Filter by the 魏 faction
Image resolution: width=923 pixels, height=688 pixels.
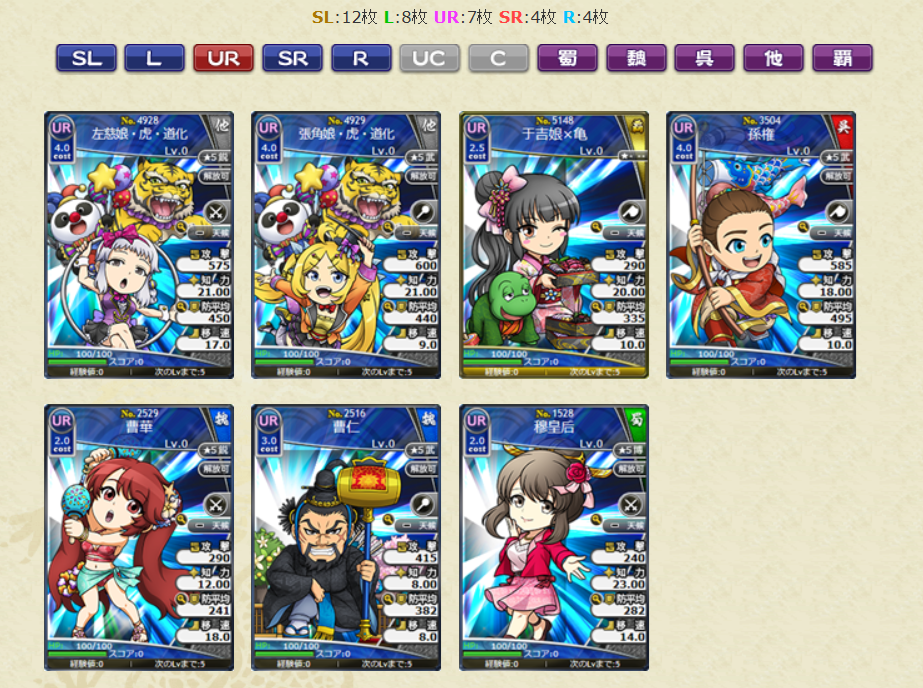coord(636,58)
